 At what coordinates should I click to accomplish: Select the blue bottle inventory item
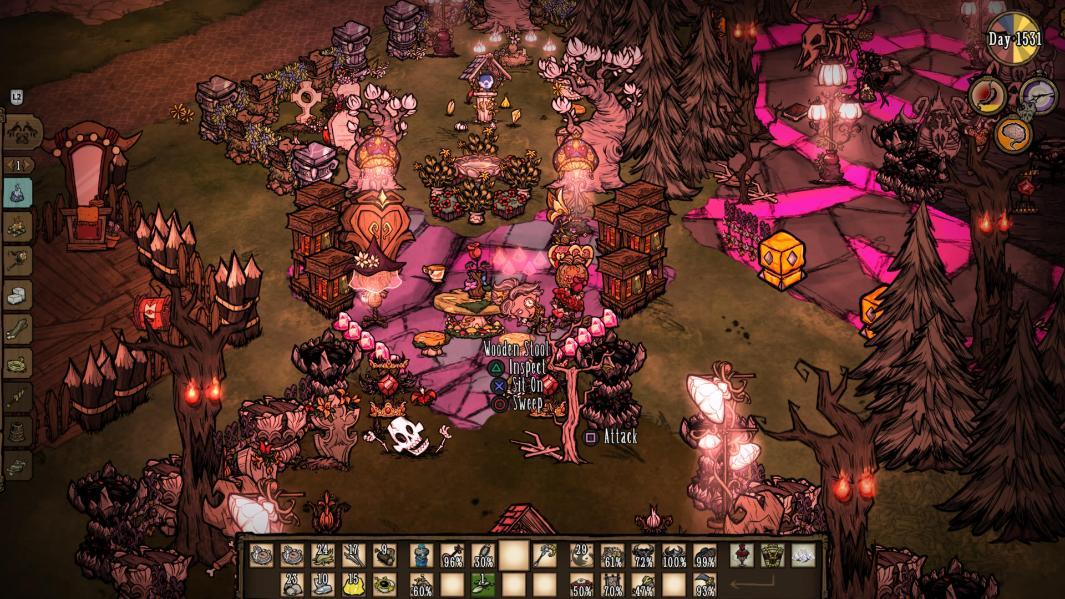422,555
